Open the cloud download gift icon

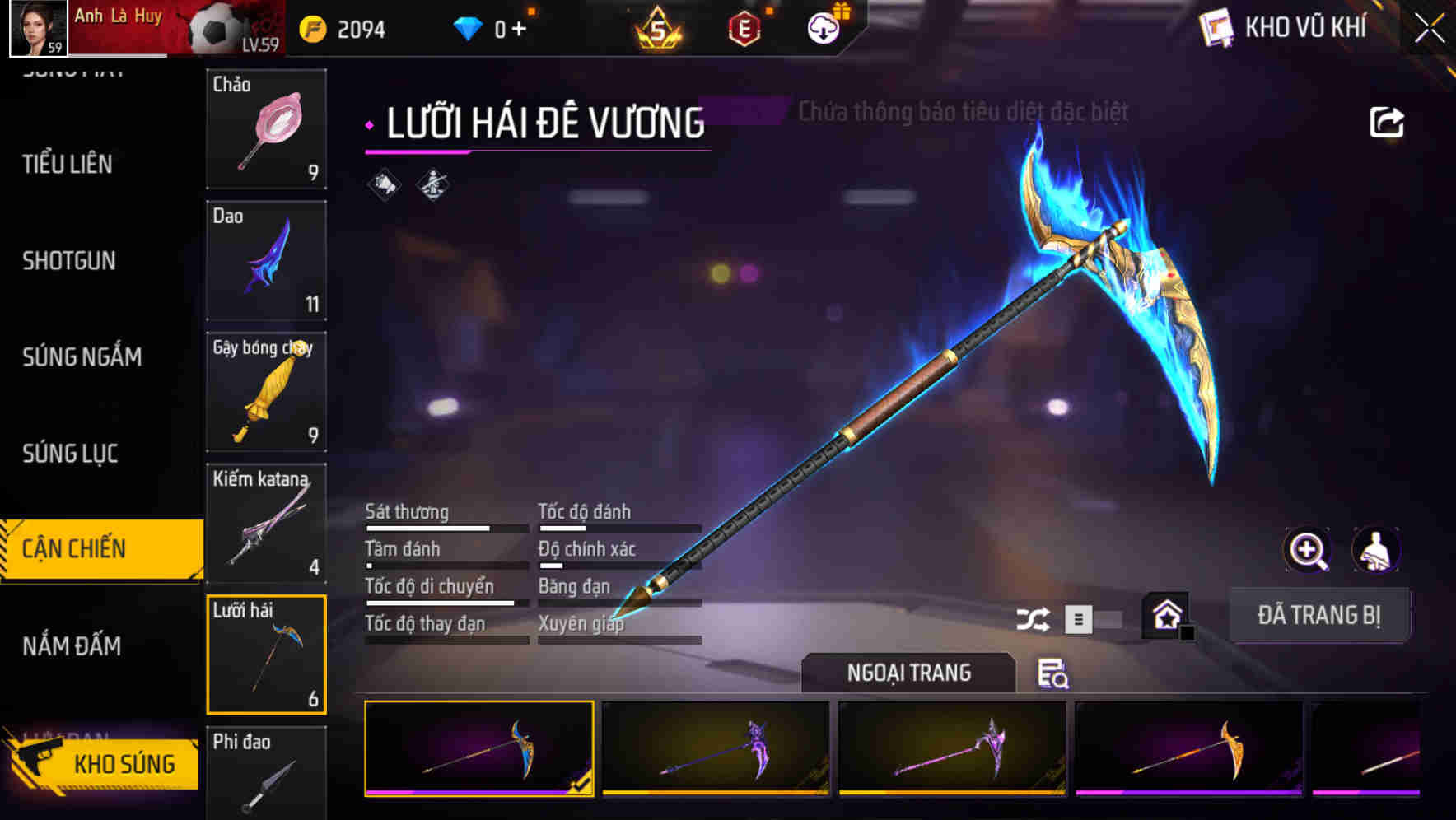824,27
